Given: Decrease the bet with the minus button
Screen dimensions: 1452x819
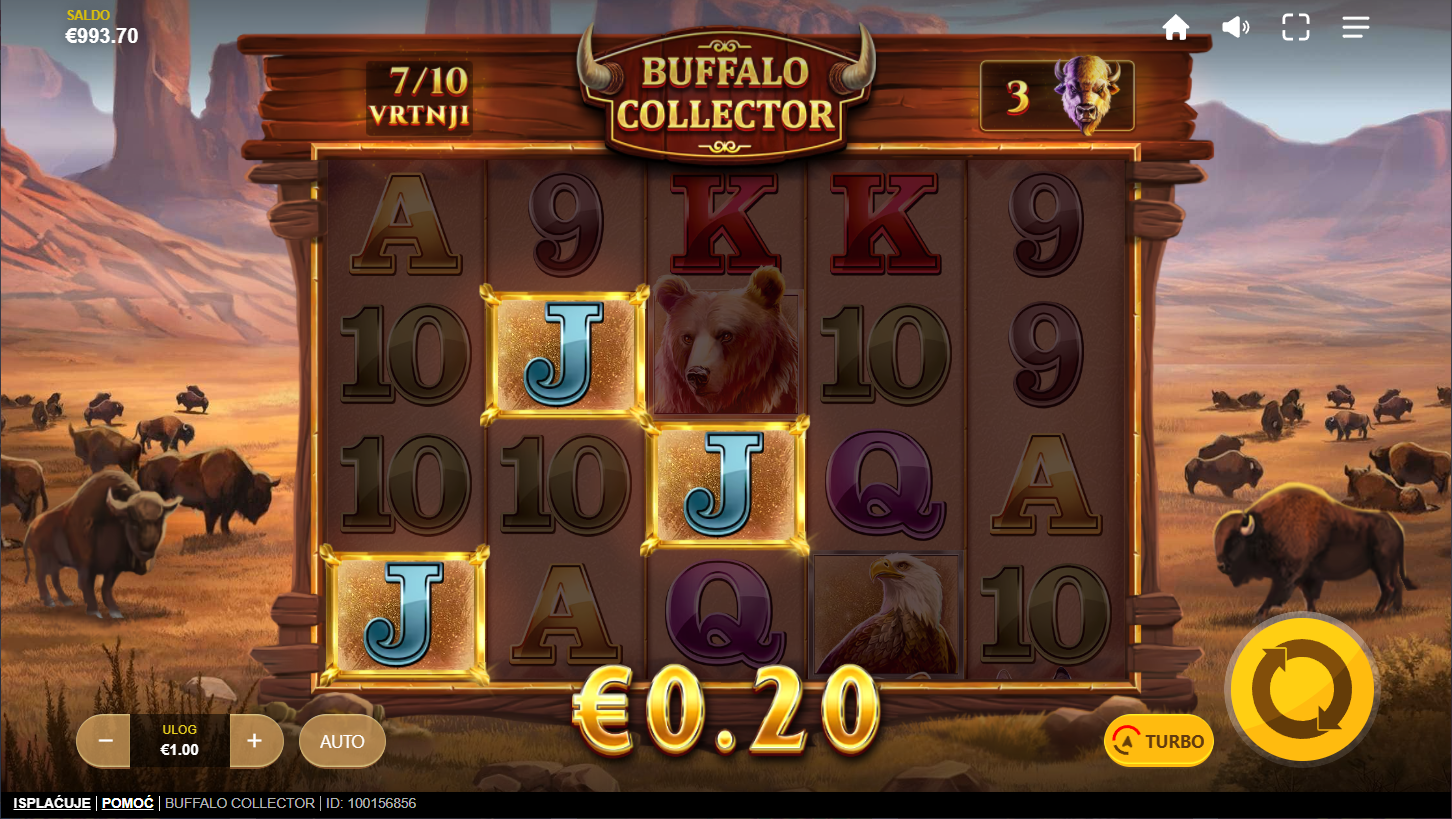Looking at the screenshot, I should [105, 741].
